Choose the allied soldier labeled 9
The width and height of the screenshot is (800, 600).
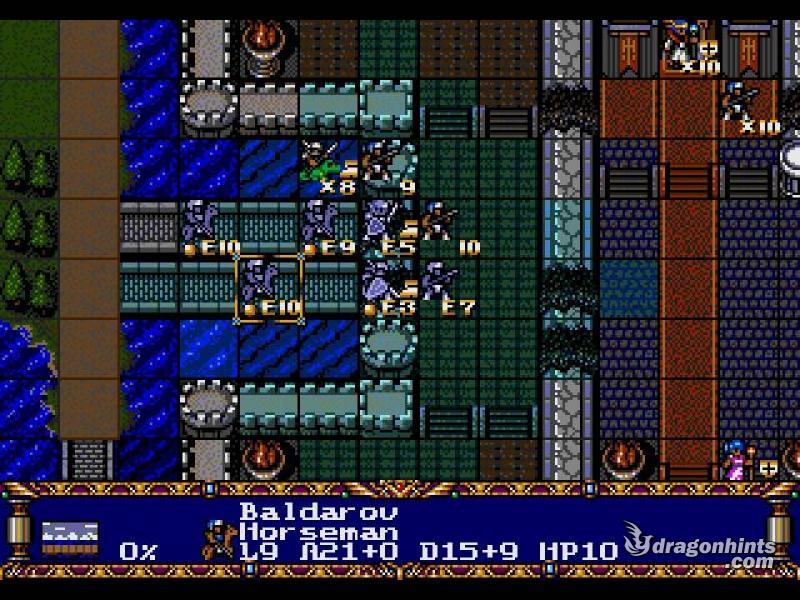point(382,162)
